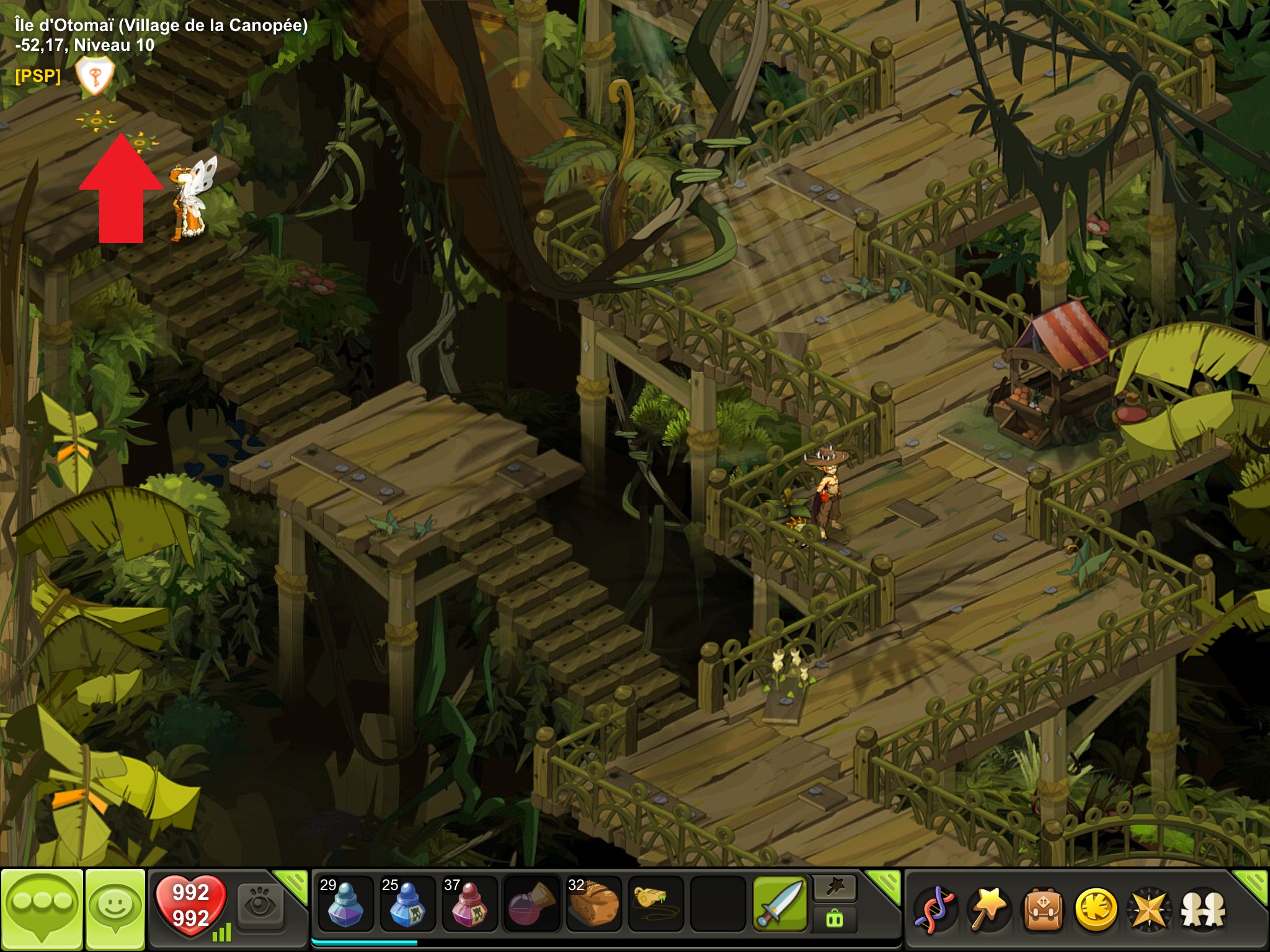
Task: Open the friends list icon
Action: click(1203, 910)
